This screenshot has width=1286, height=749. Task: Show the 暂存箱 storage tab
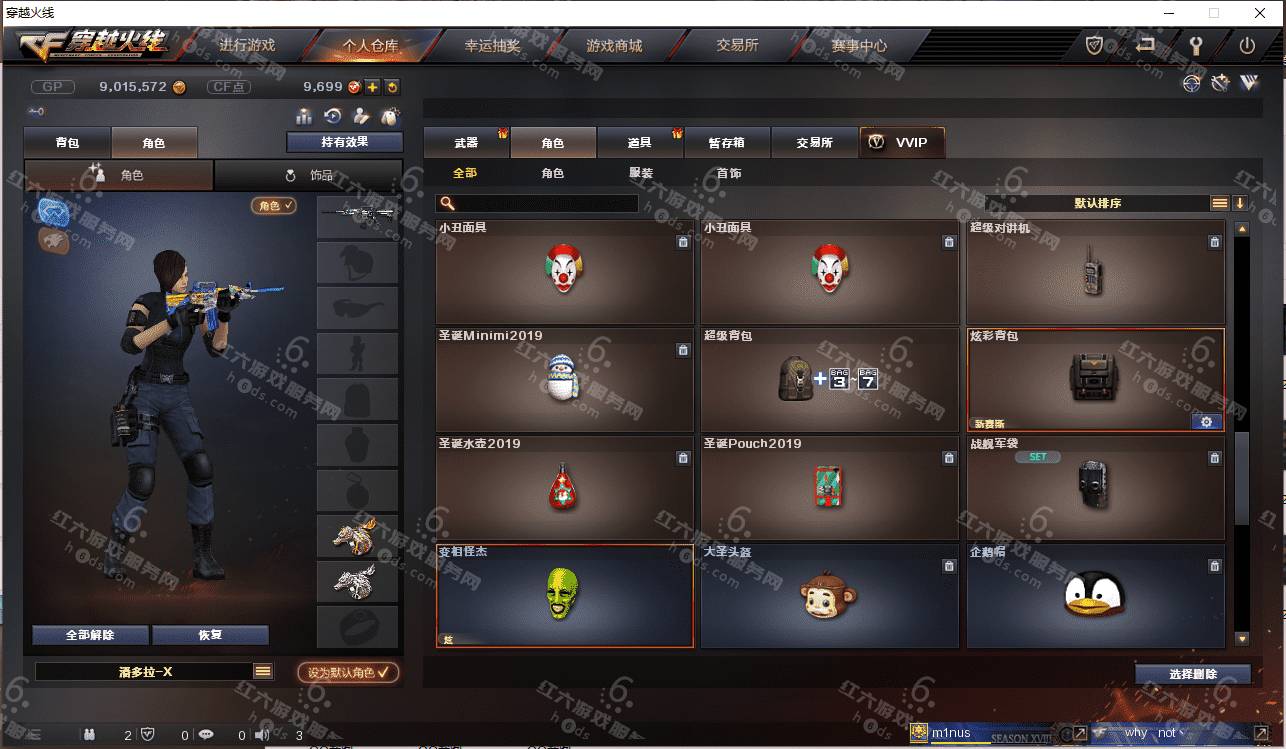pos(727,143)
